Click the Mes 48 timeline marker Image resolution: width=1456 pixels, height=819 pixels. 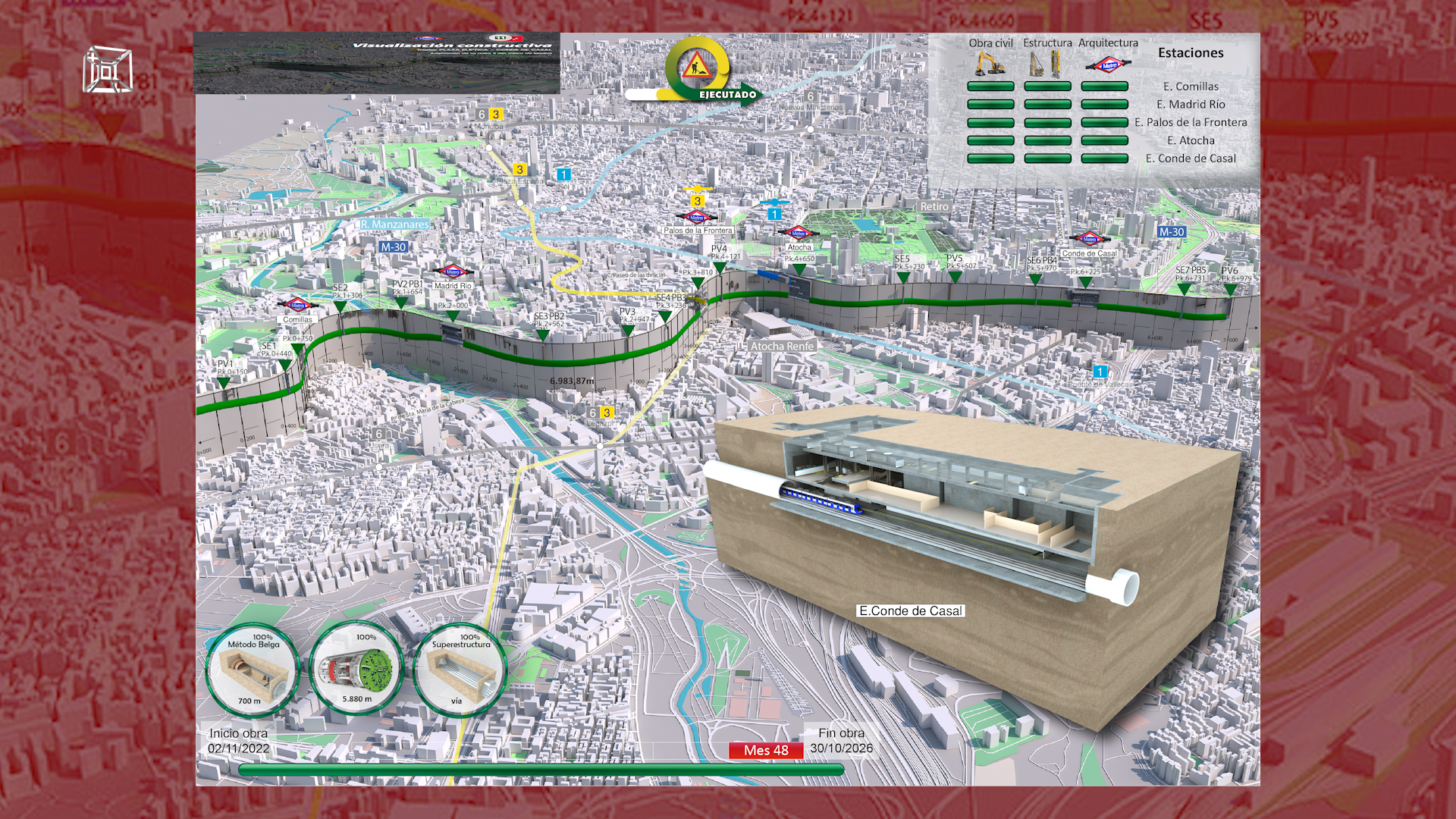[766, 750]
